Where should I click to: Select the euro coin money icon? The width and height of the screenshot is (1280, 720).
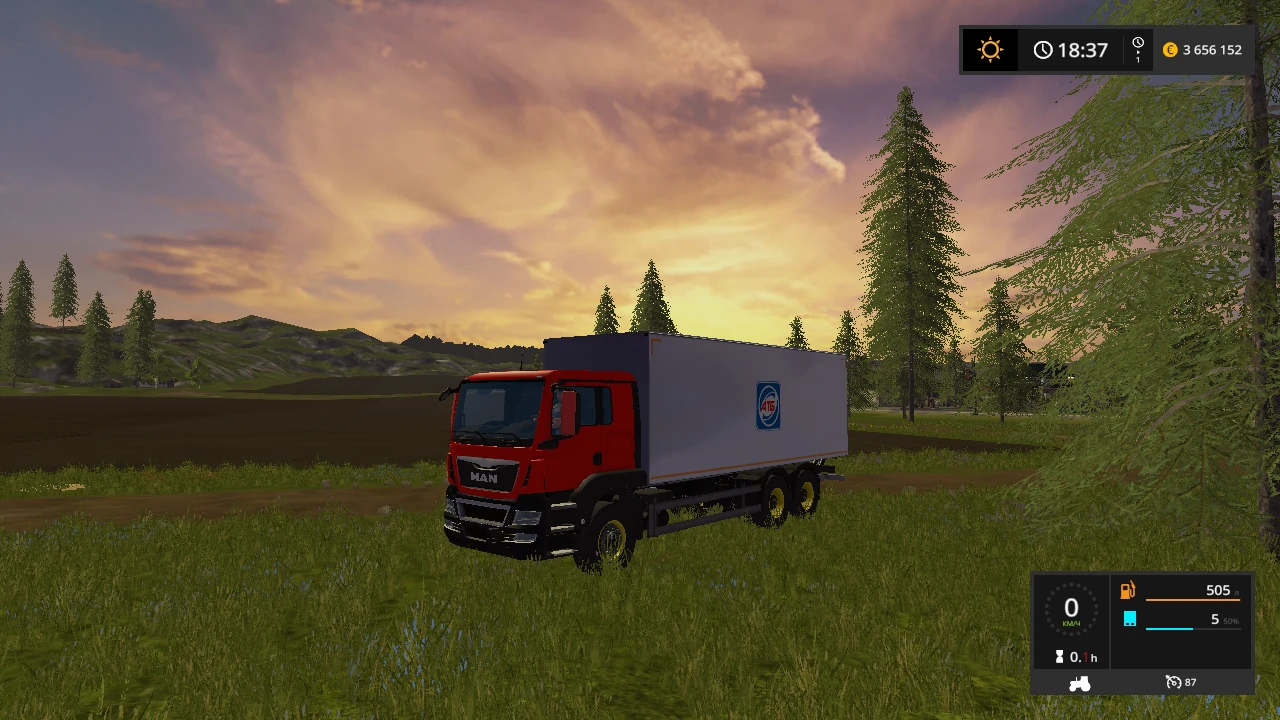[1170, 49]
